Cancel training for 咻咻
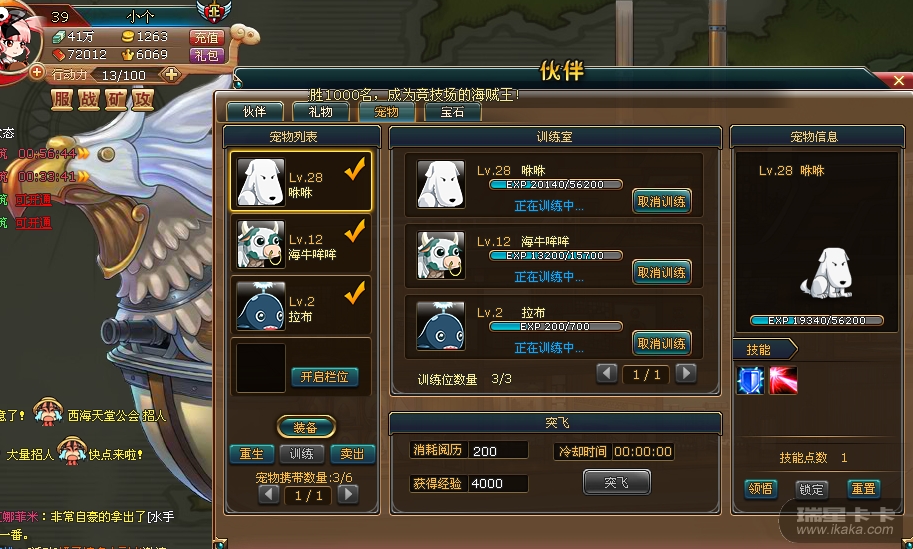 click(x=661, y=201)
